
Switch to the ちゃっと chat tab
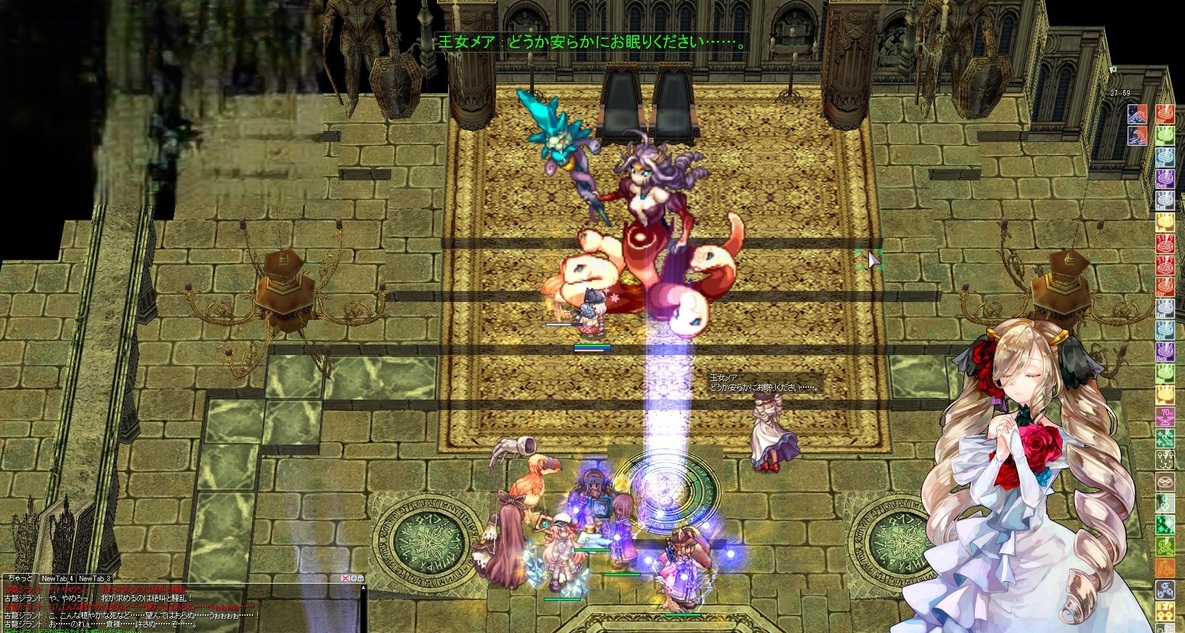coord(19,578)
